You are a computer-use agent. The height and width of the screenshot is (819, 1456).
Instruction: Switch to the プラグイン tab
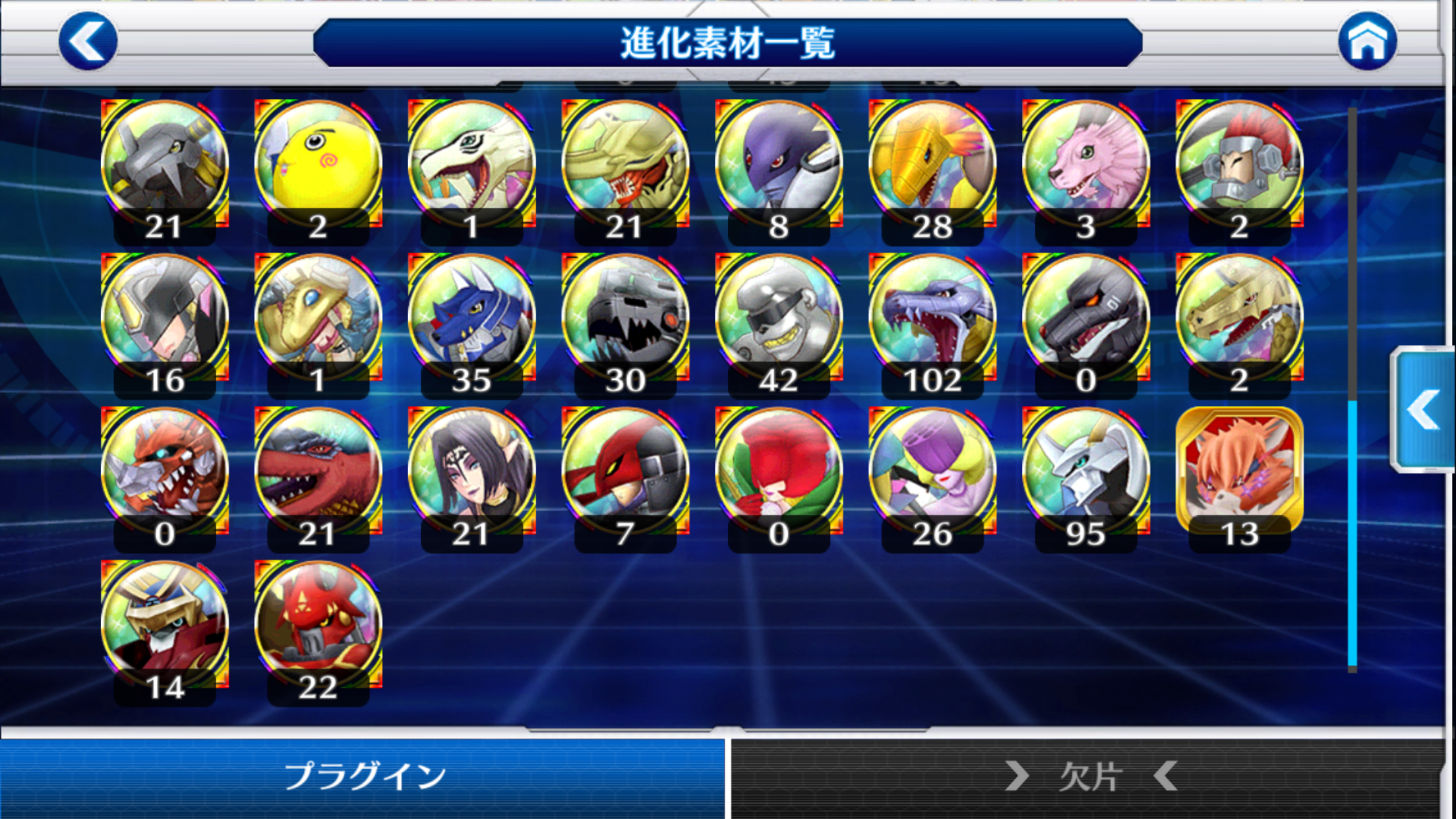(x=363, y=777)
